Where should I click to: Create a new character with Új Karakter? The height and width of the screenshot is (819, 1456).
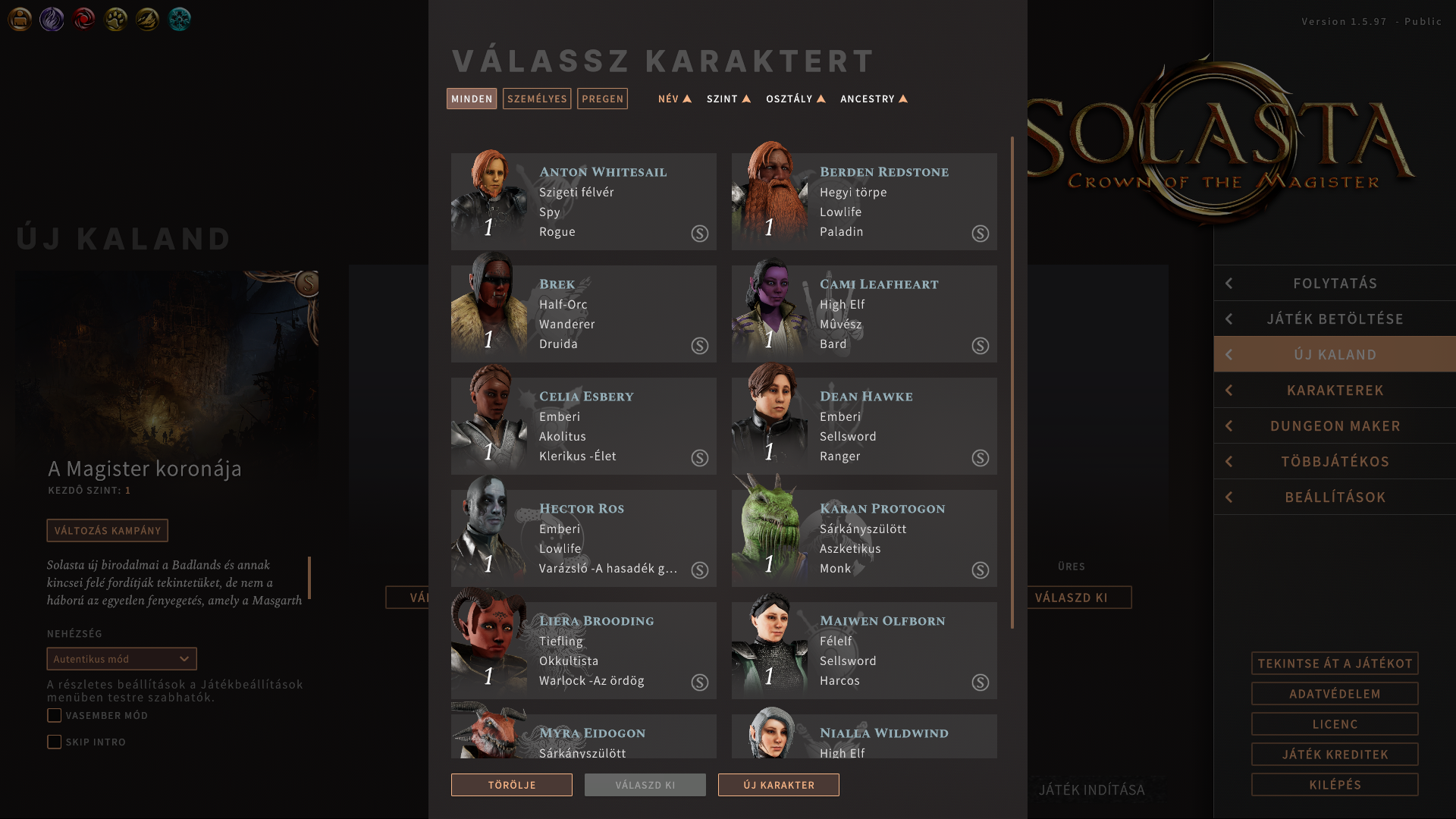click(779, 785)
